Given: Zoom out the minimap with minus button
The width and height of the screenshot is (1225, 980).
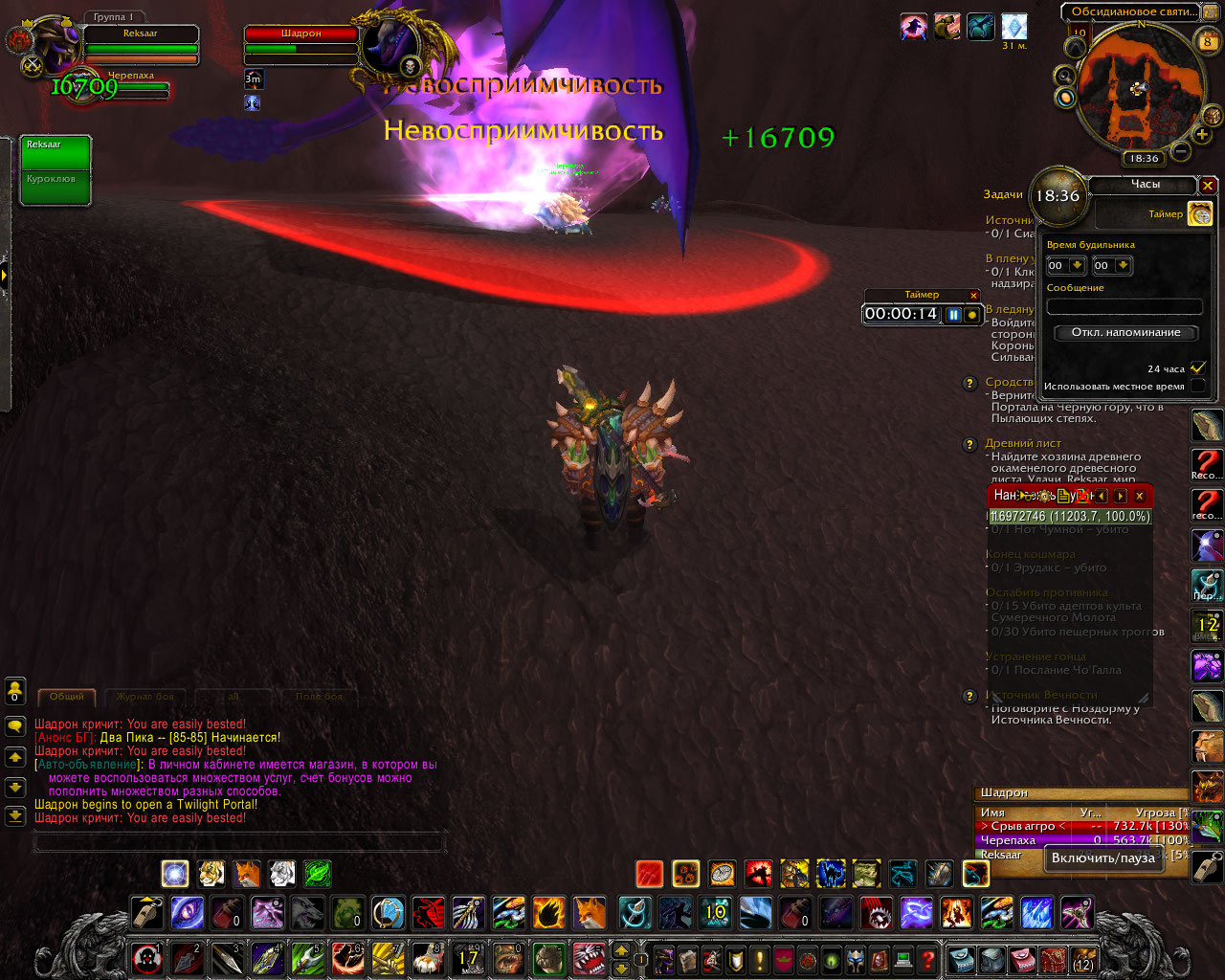Looking at the screenshot, I should [x=1180, y=151].
